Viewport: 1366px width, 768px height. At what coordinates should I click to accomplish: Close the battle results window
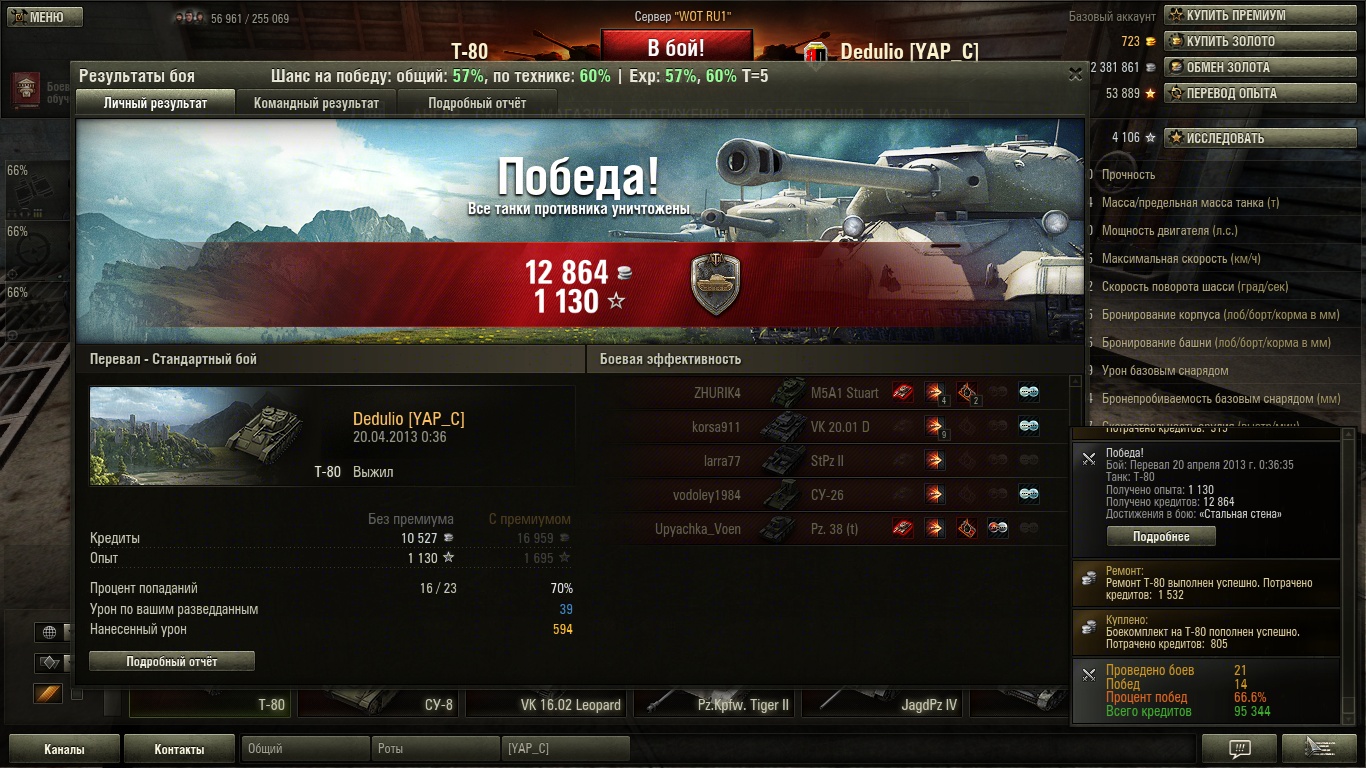tap(1075, 74)
